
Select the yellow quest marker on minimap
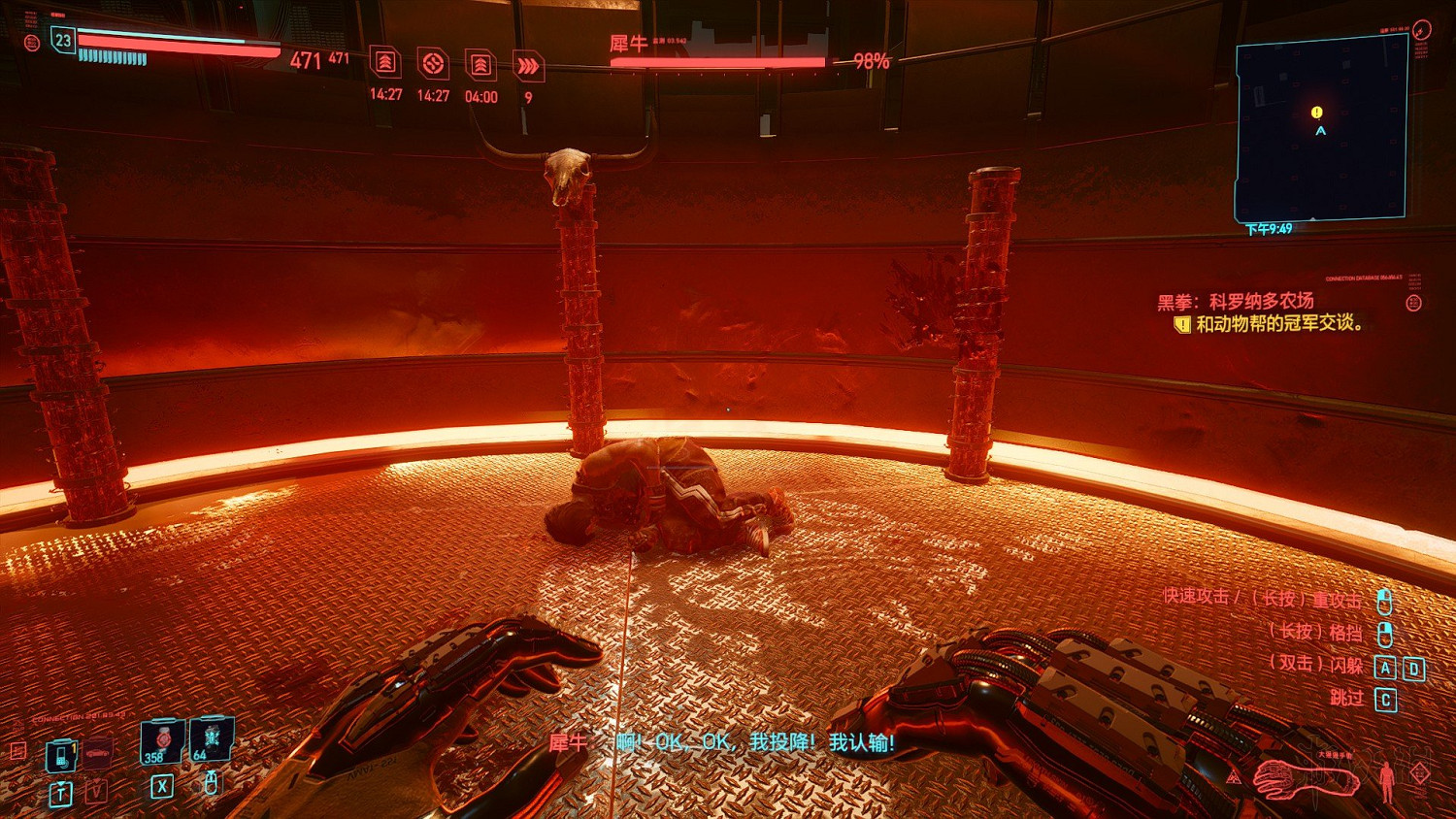click(1316, 113)
